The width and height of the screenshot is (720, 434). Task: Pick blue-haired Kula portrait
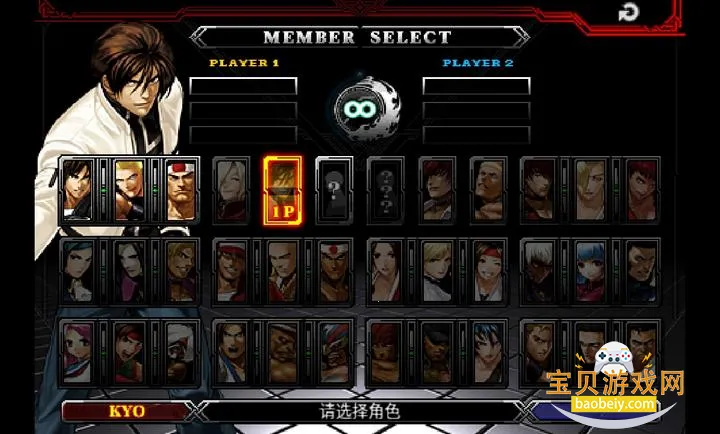tap(591, 270)
